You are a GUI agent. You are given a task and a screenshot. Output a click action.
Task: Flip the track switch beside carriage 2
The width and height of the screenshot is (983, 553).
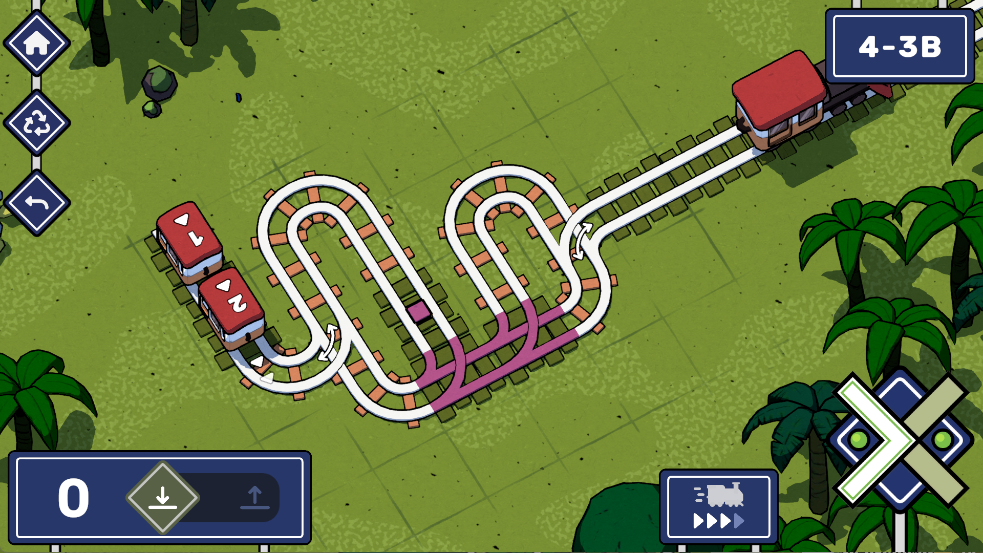tap(329, 342)
